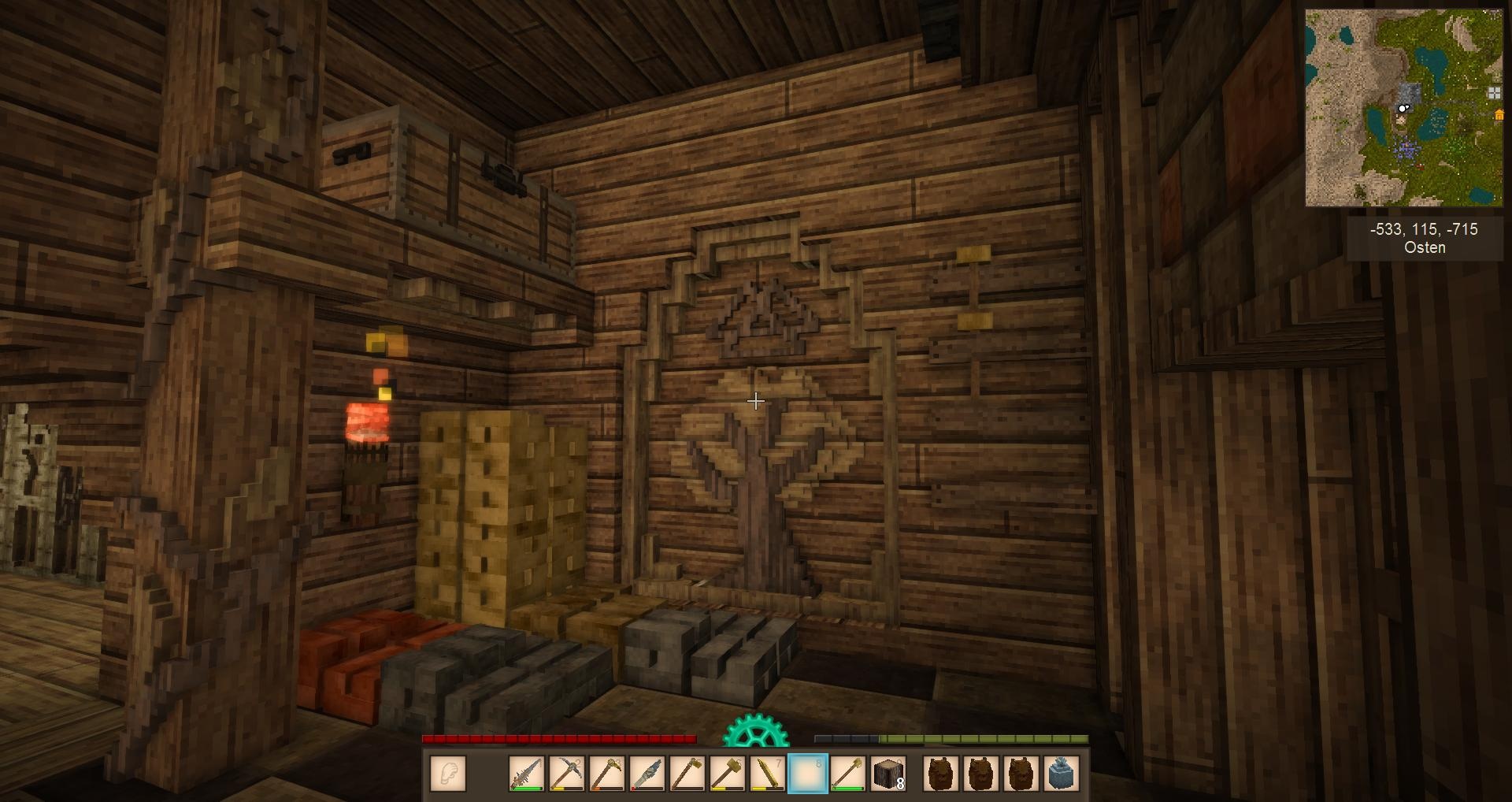Select the stack of 8 logs
Viewport: 1512px width, 802px height.
[888, 774]
